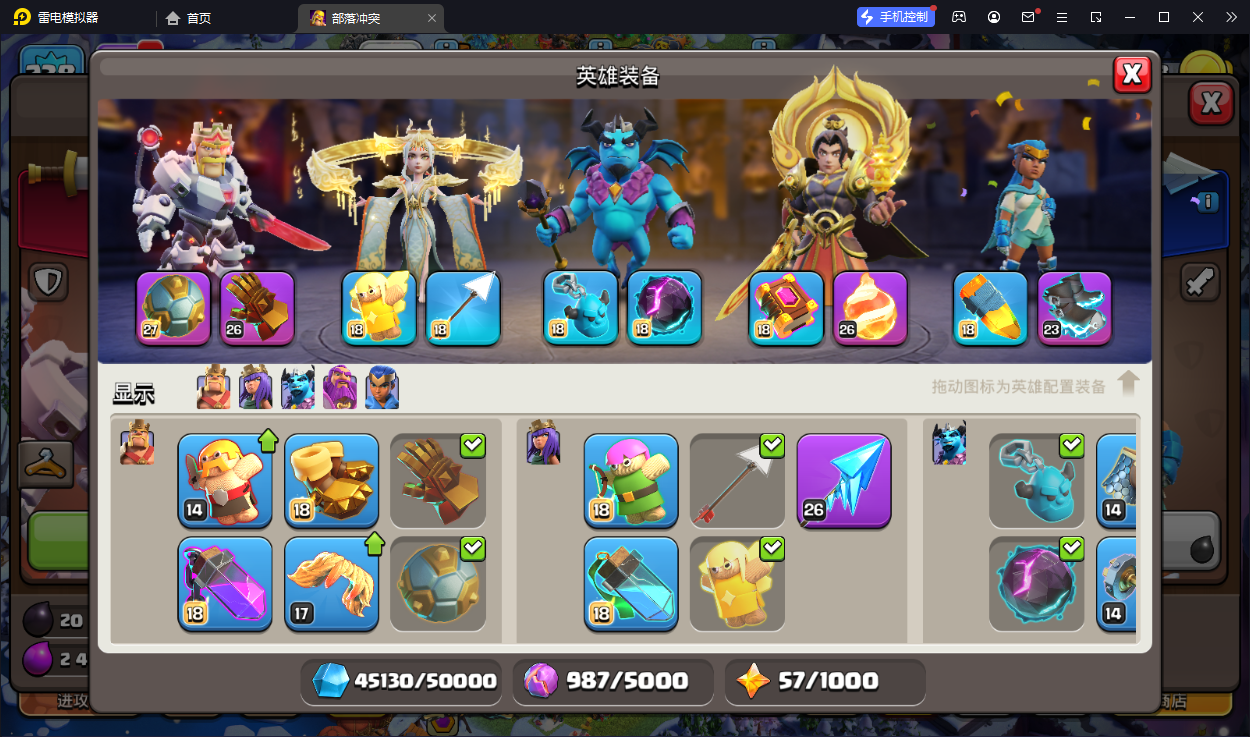This screenshot has height=737, width=1250.
Task: Select the equipped Dark Orb slot
Action: 665,308
